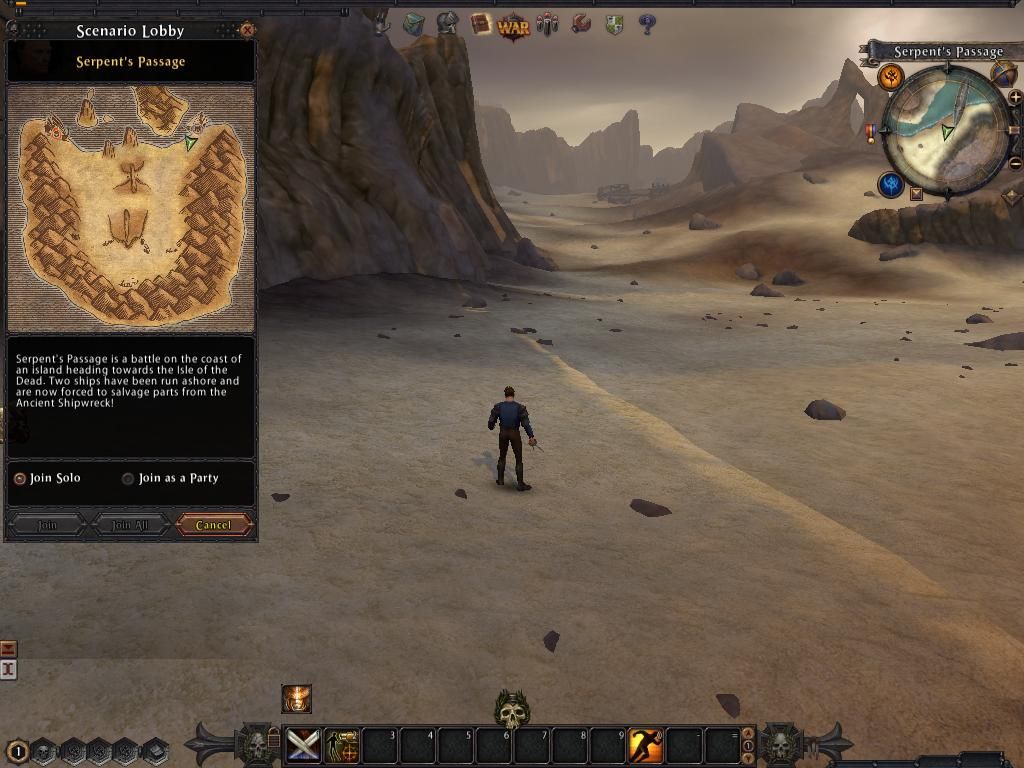
Task: Select the Join Solo option
Action: click(19, 478)
